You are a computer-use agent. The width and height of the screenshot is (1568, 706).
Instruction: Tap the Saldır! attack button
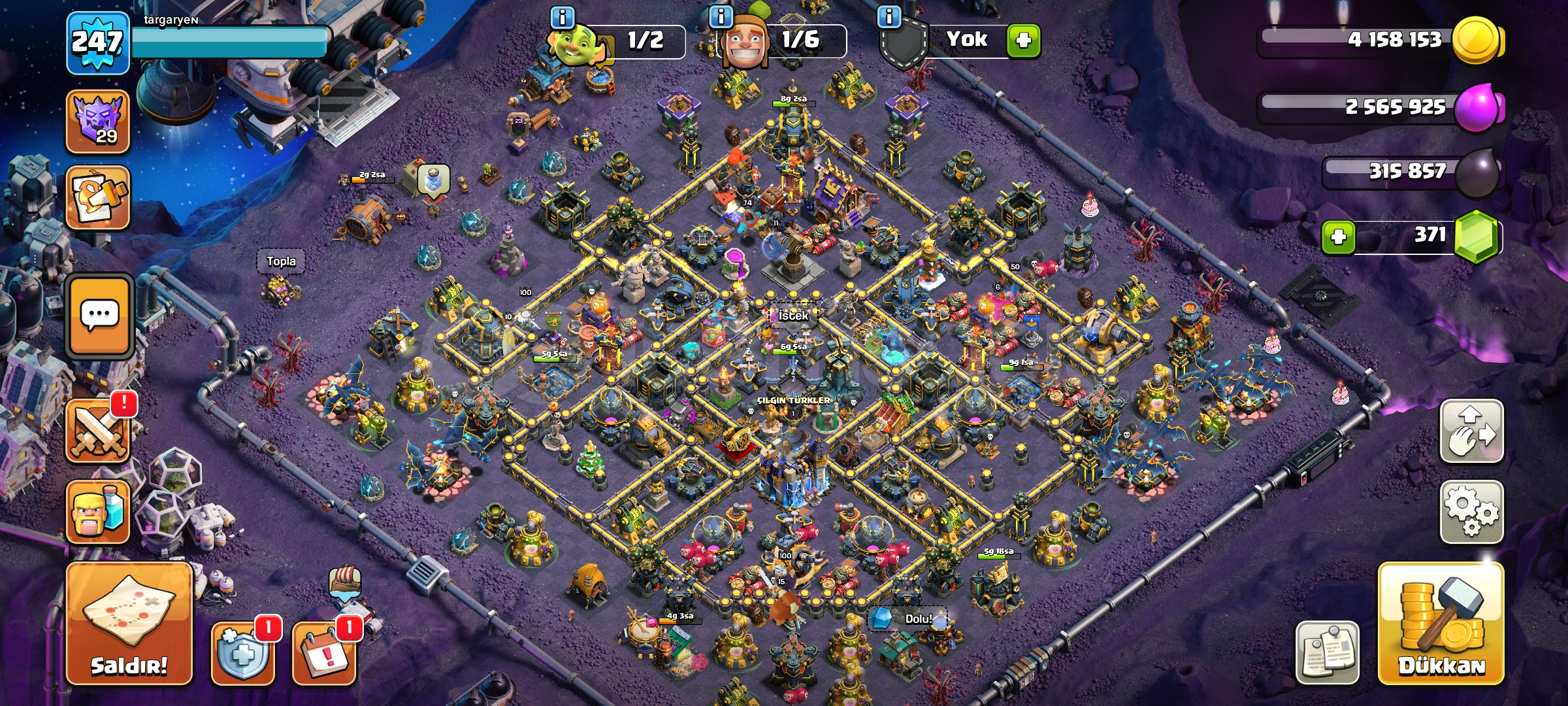(129, 624)
